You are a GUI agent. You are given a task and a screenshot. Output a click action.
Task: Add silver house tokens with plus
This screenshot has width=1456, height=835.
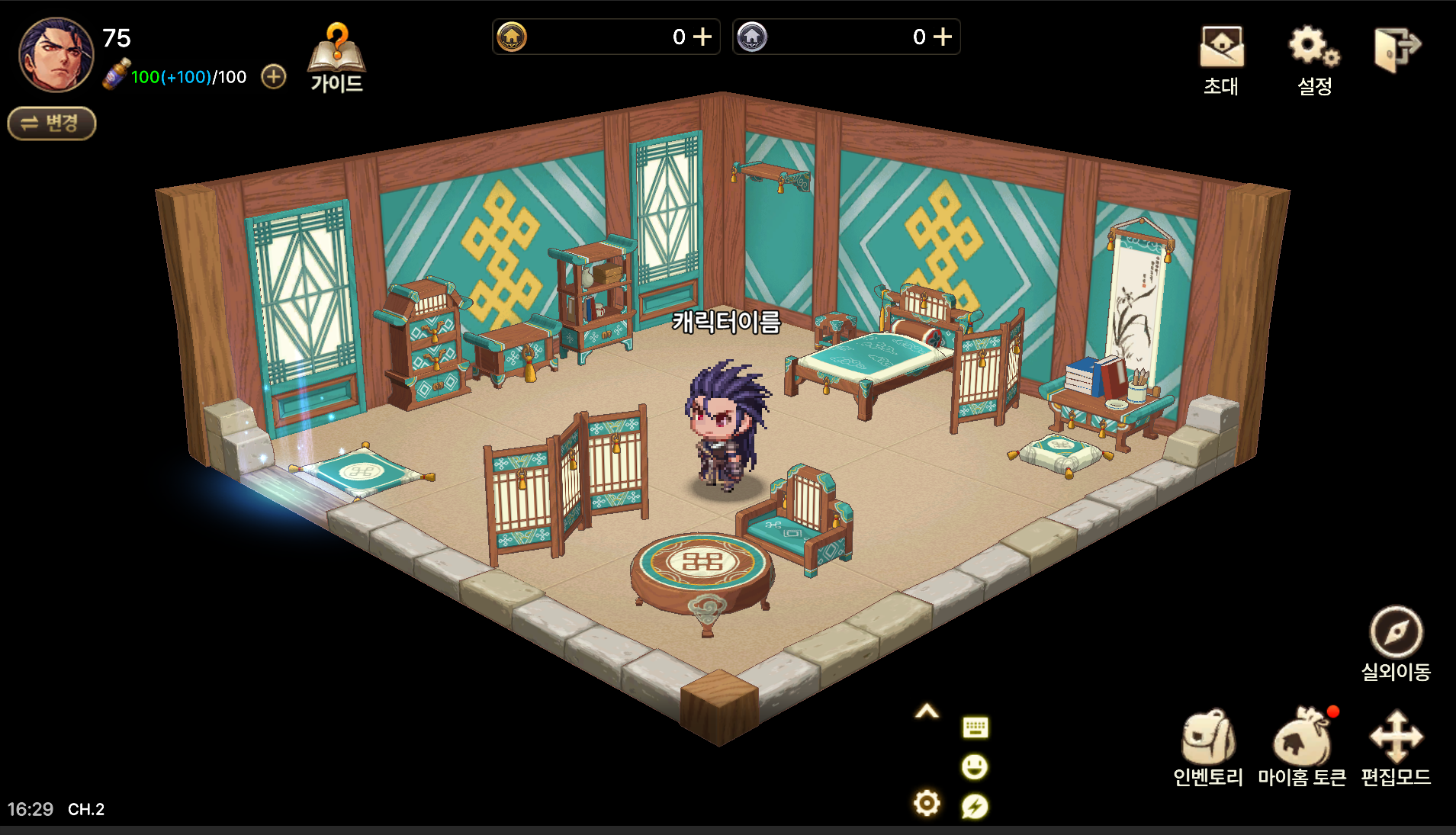tap(943, 37)
